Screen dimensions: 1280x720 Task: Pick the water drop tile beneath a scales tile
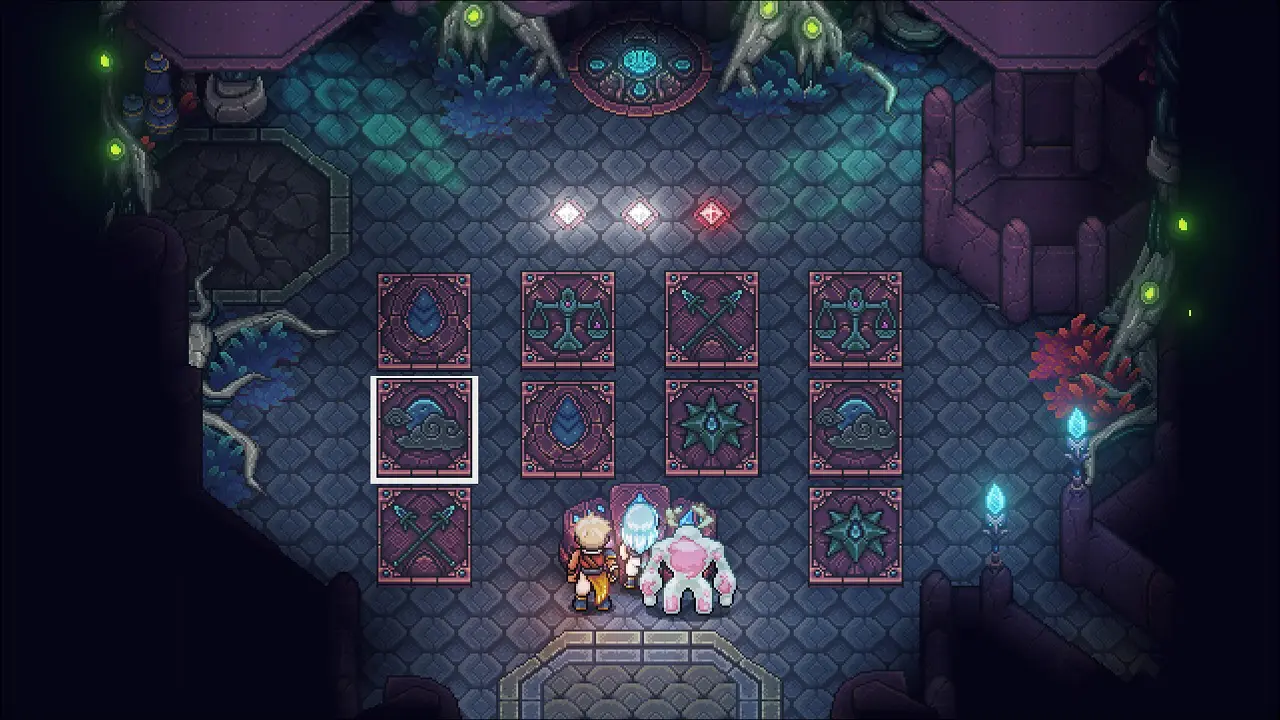(568, 428)
